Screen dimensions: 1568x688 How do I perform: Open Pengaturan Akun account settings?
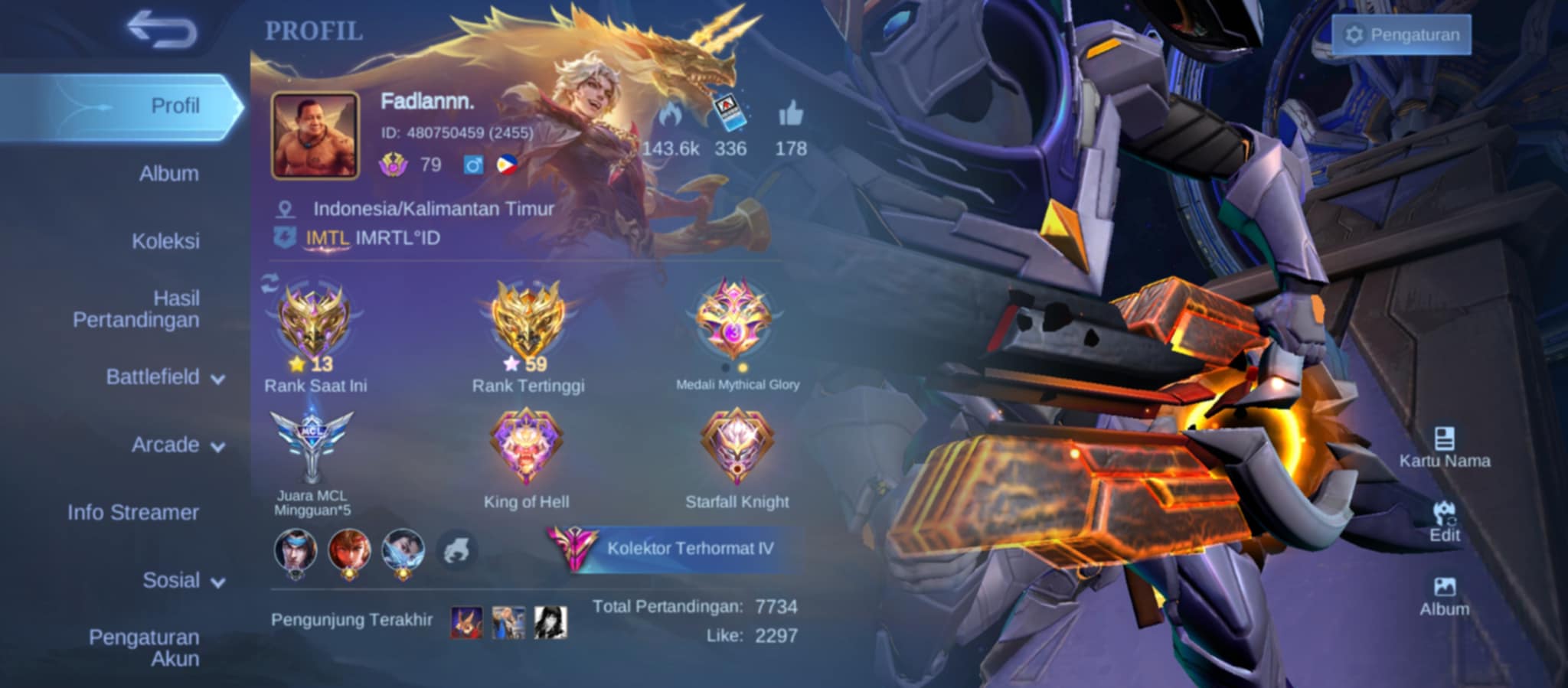tap(144, 647)
